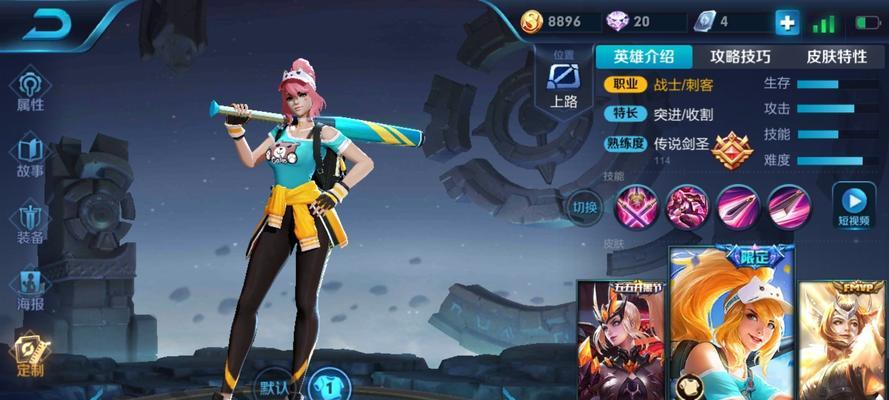Select the crossed swords skill icon
Viewport: 889px width, 400px height.
[x=636, y=206]
